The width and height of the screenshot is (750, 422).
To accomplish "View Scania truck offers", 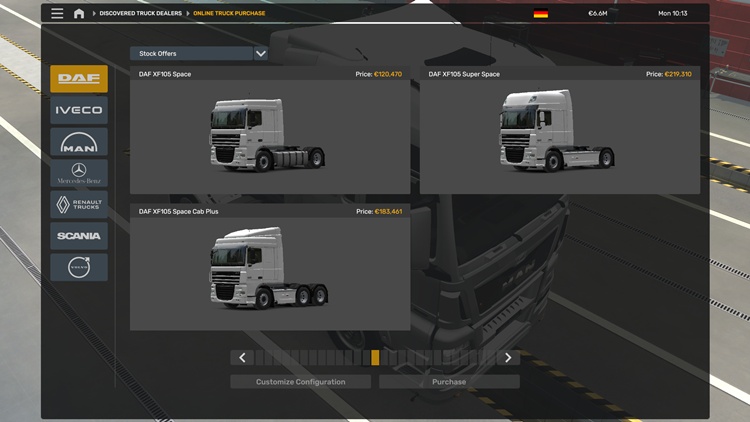I will [x=79, y=236].
